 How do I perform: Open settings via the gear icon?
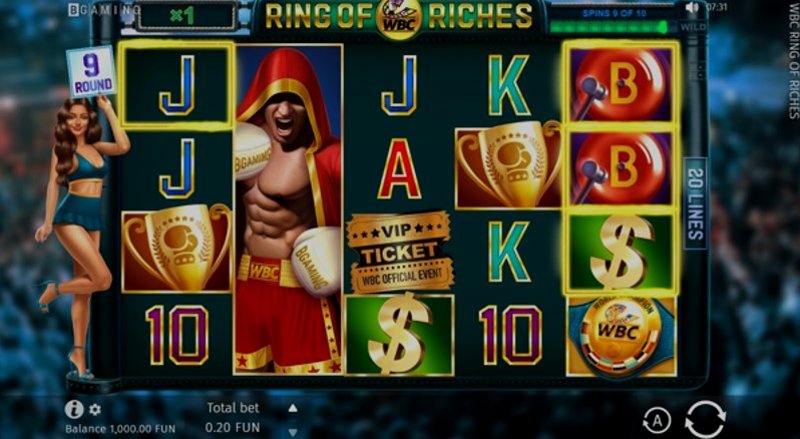95,410
